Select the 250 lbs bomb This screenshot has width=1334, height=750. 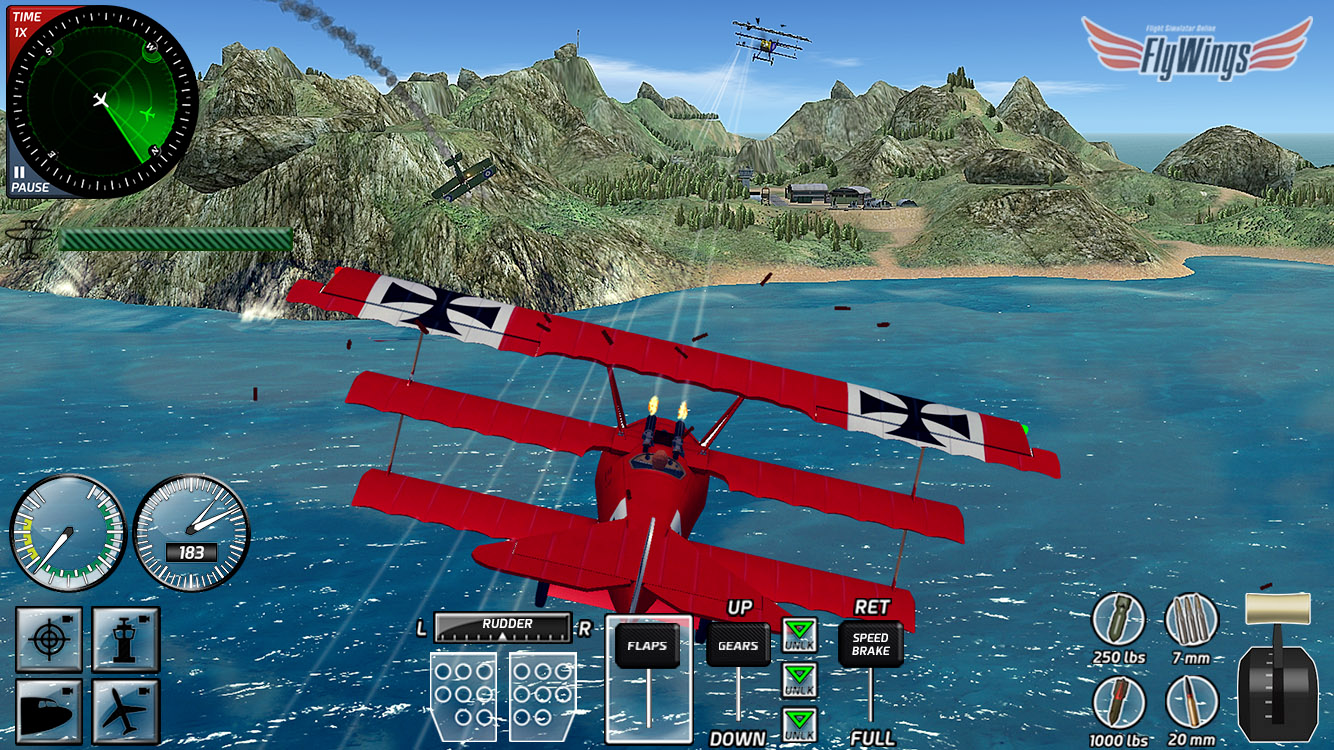1118,620
